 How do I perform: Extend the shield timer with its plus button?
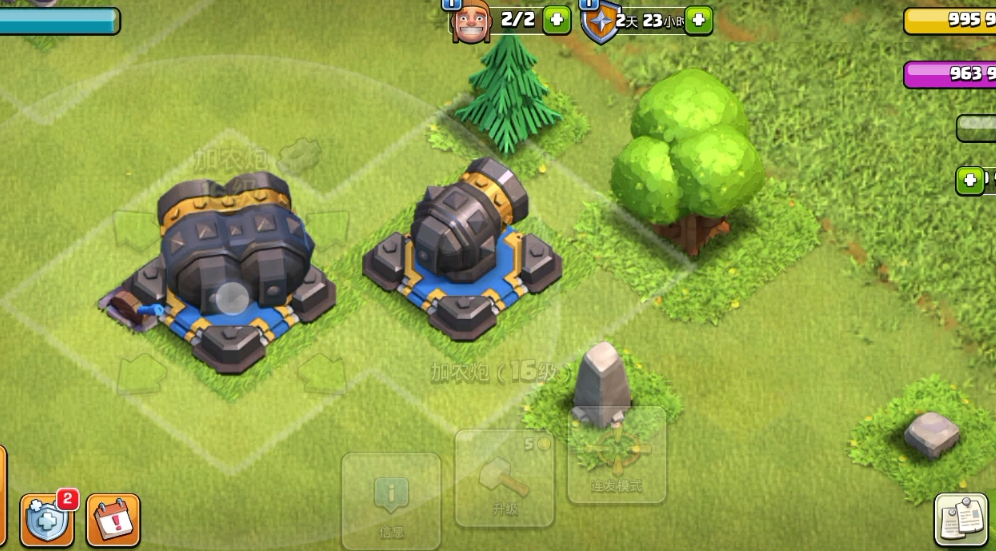click(699, 19)
